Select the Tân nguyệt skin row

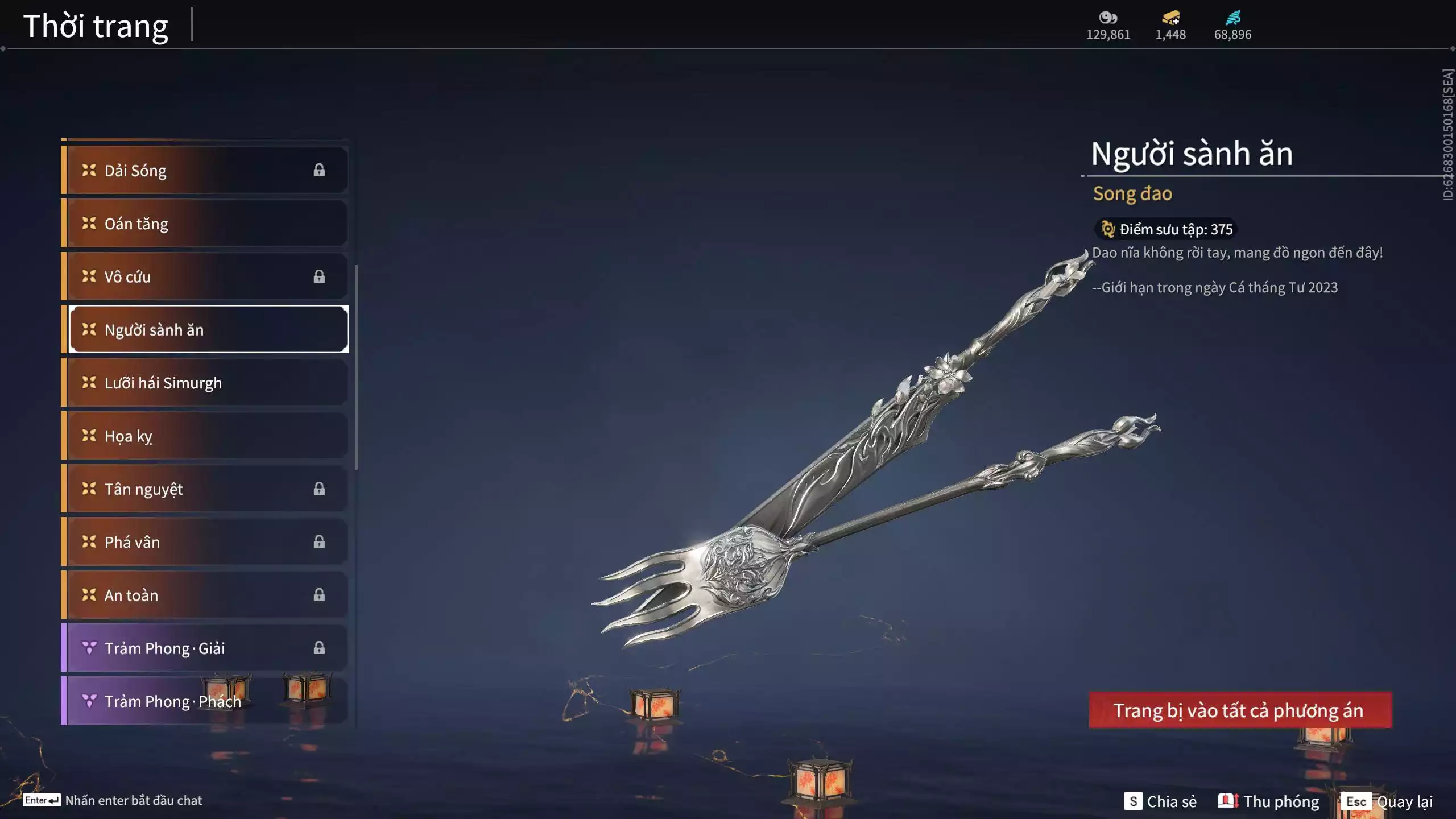(205, 489)
